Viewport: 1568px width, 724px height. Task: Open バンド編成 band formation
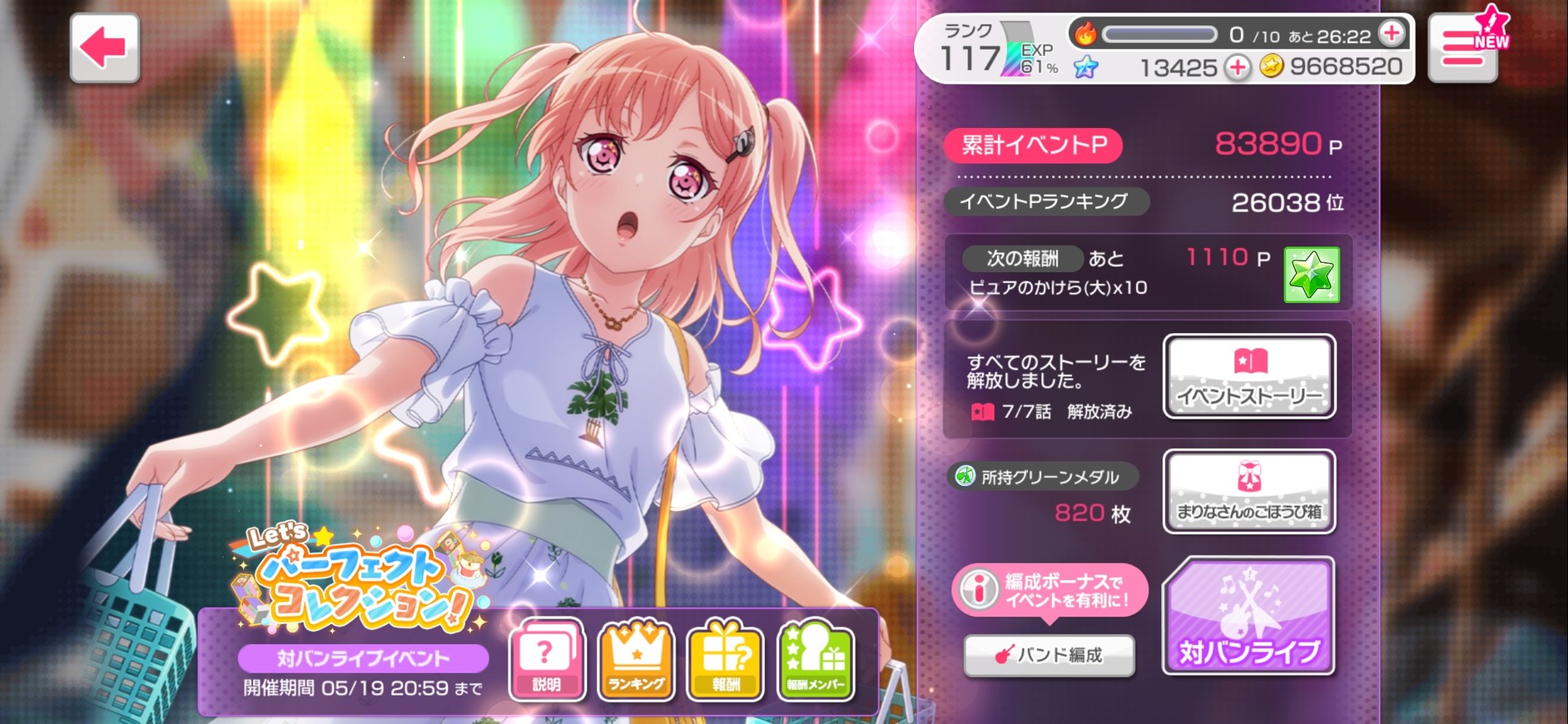(x=1049, y=655)
